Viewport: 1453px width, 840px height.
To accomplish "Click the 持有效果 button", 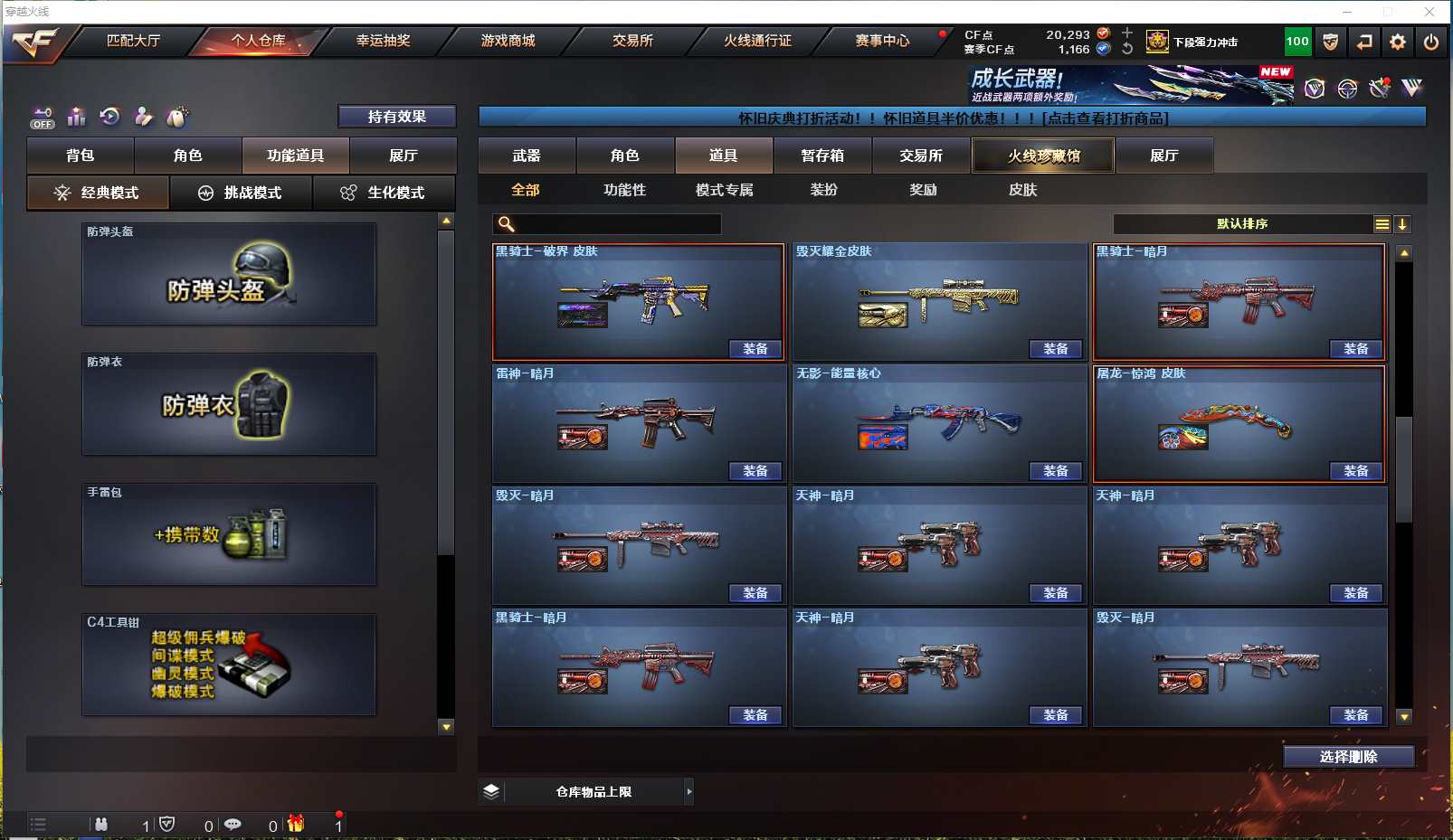I will [396, 117].
